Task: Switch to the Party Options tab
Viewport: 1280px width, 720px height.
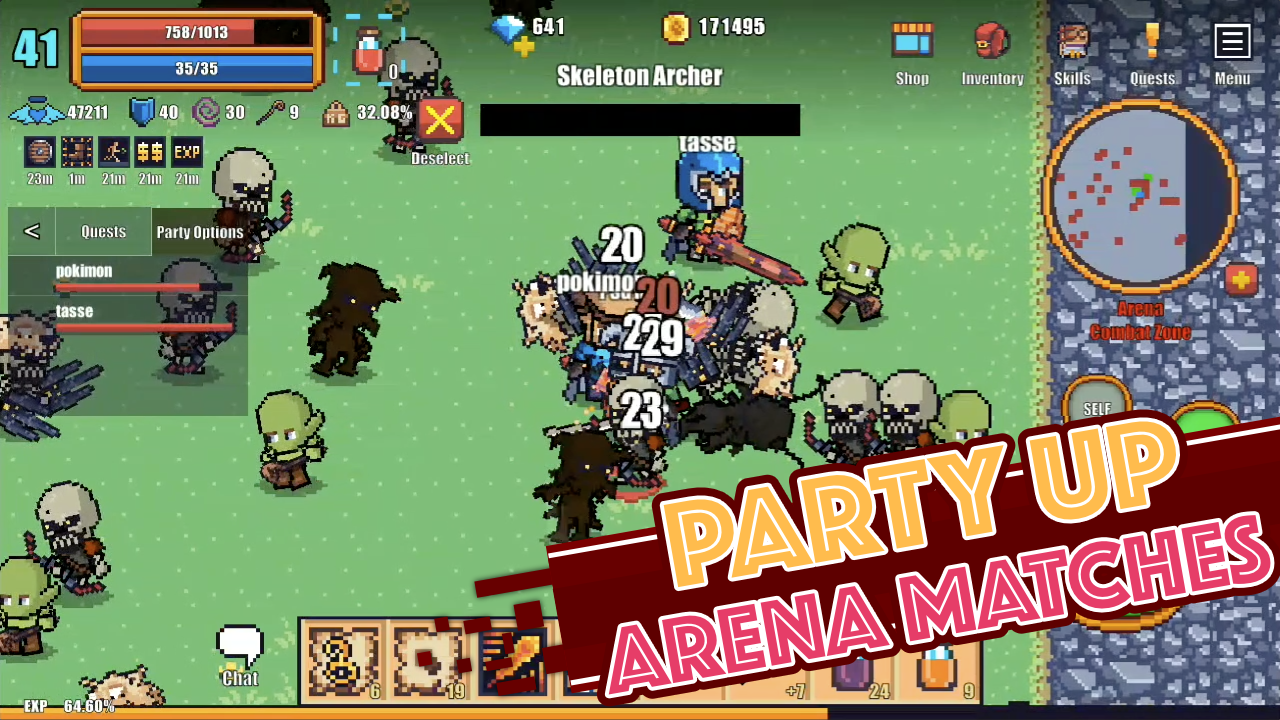Action: pyautogui.click(x=199, y=231)
